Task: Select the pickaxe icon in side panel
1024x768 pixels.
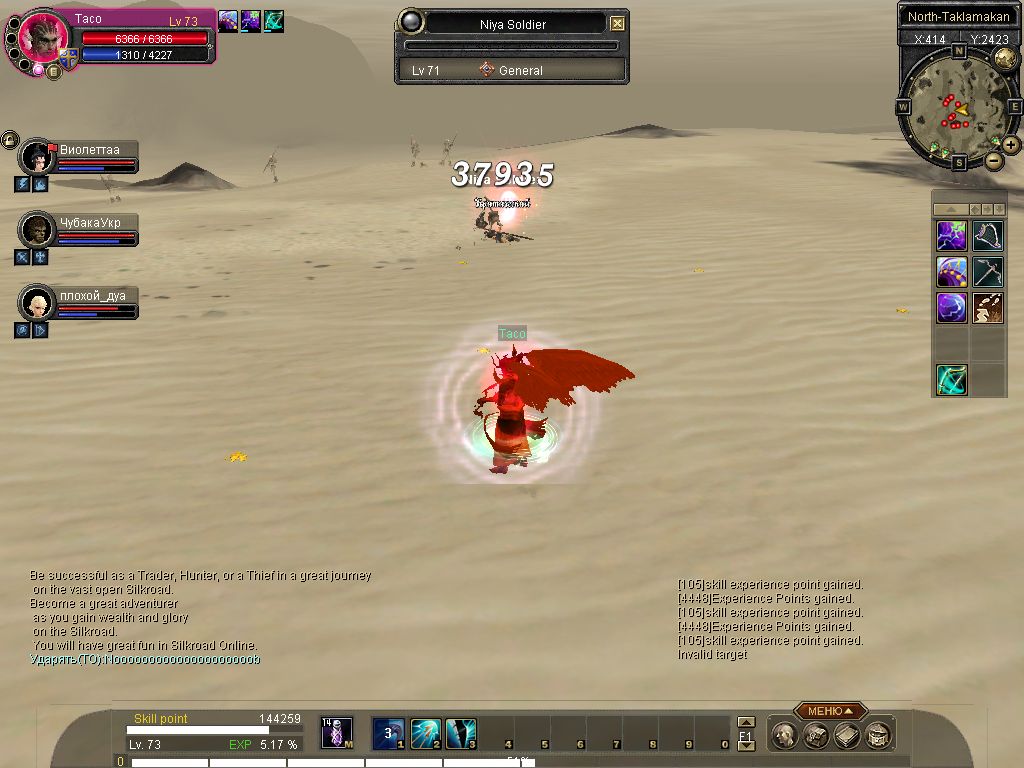Action: click(x=988, y=272)
